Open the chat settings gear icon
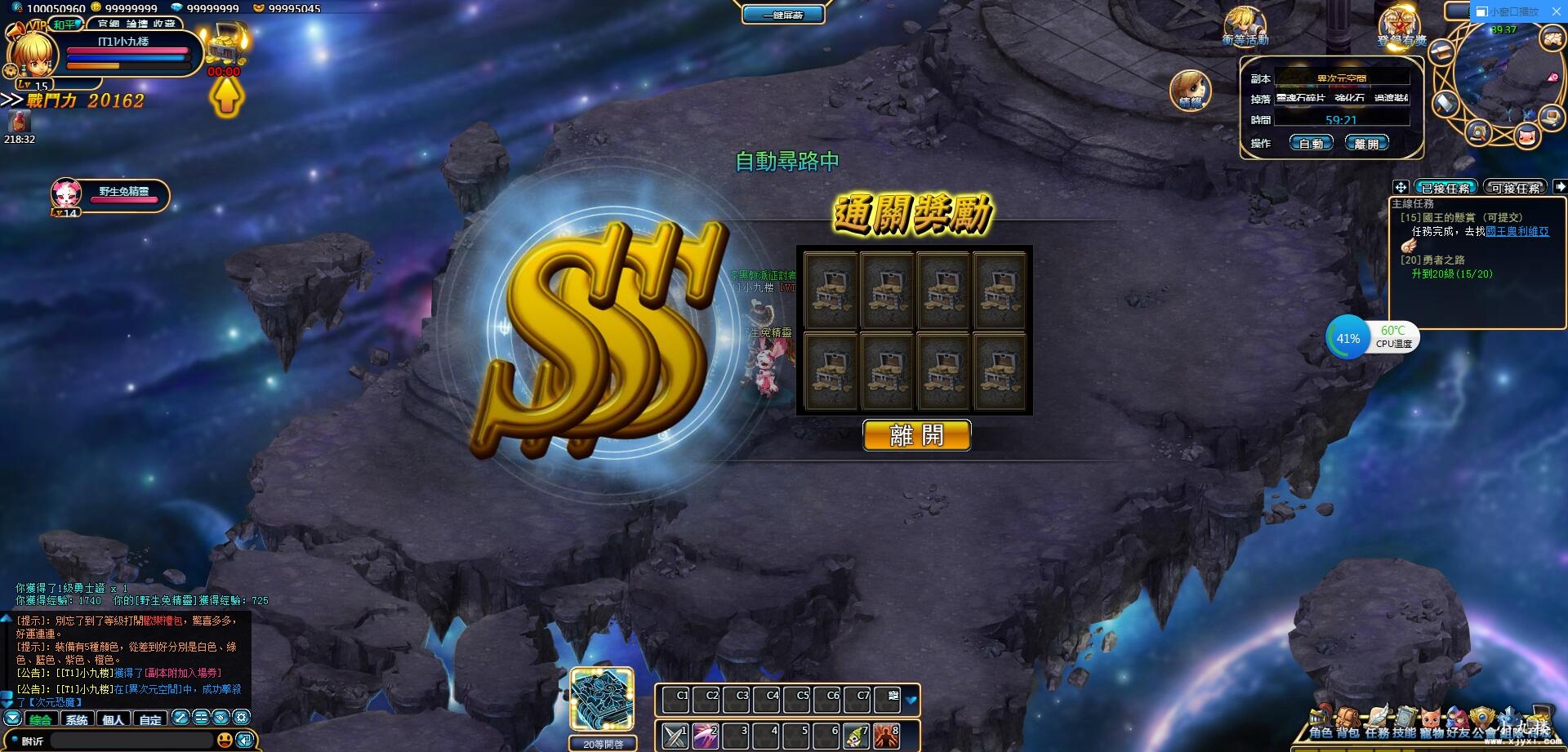The width and height of the screenshot is (1568, 752). pos(242,718)
